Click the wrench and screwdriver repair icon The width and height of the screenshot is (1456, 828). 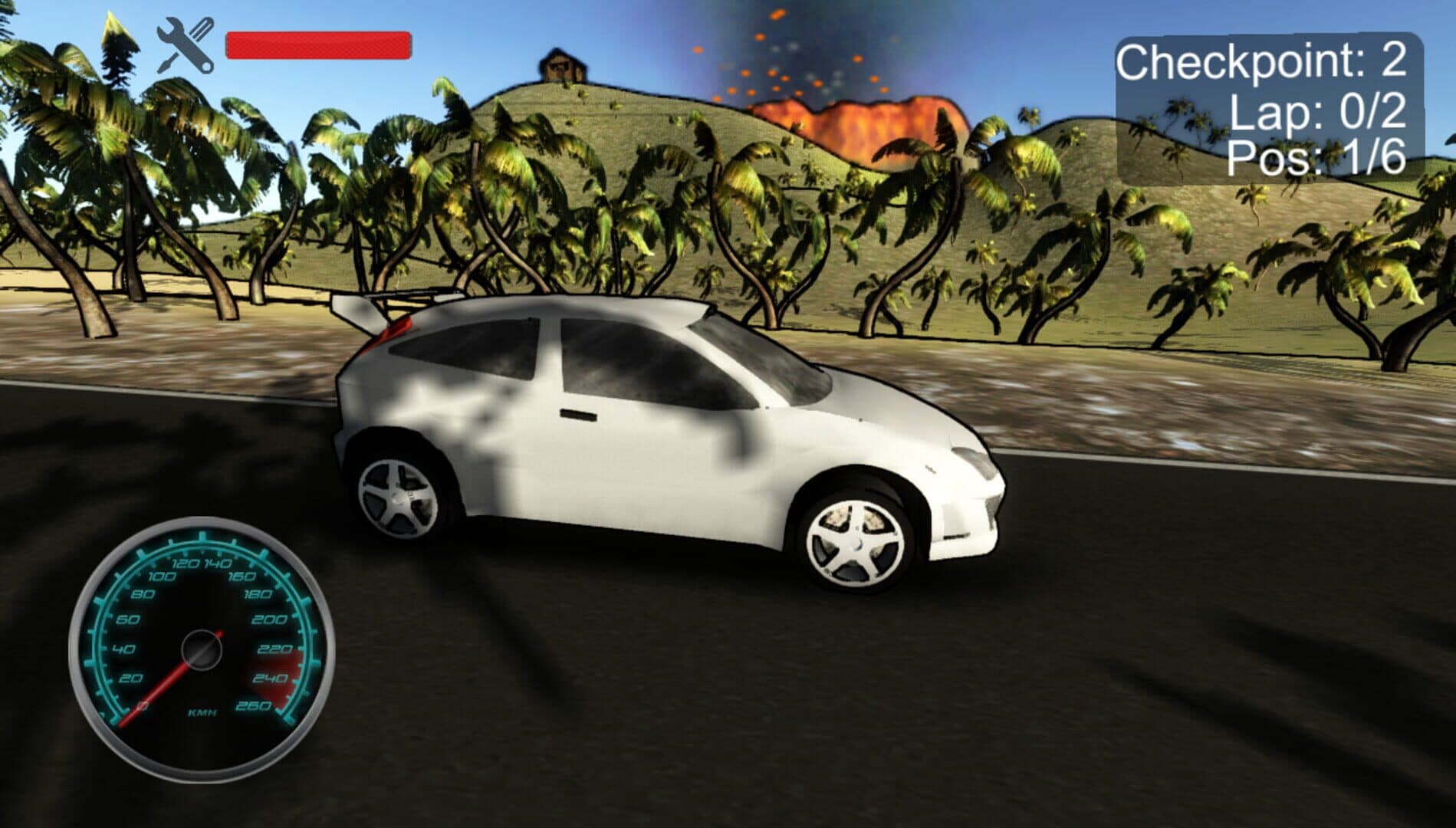pyautogui.click(x=185, y=47)
